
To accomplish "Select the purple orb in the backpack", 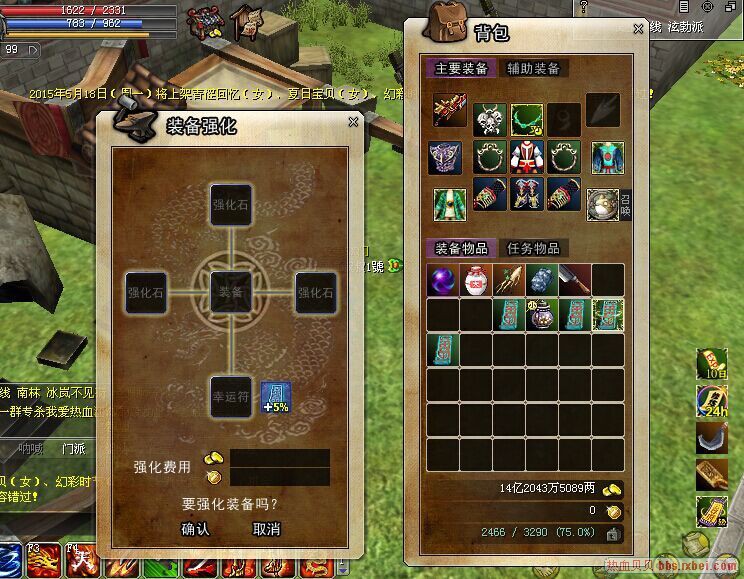I will point(443,280).
